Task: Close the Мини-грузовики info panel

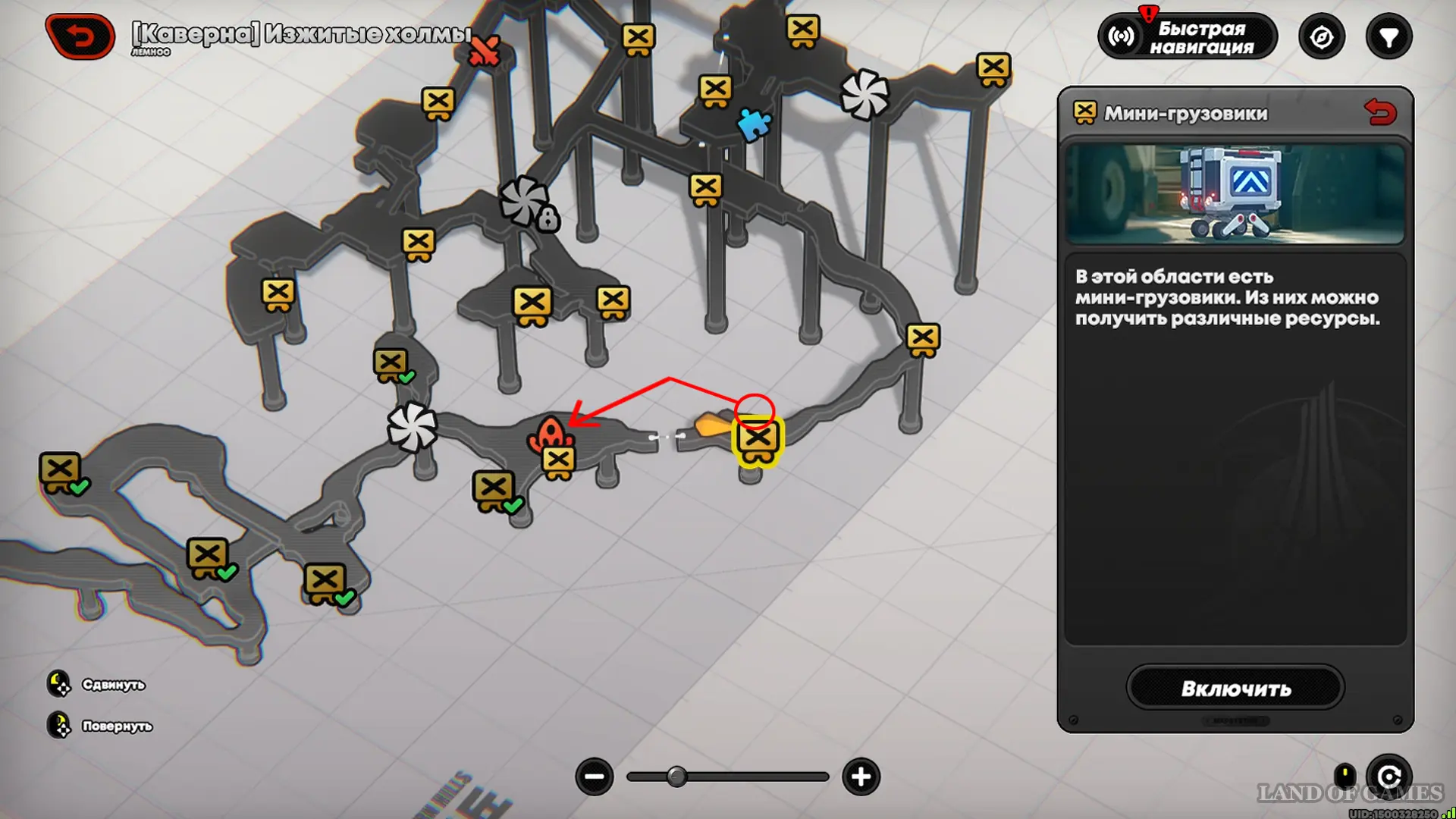Action: pyautogui.click(x=1379, y=113)
